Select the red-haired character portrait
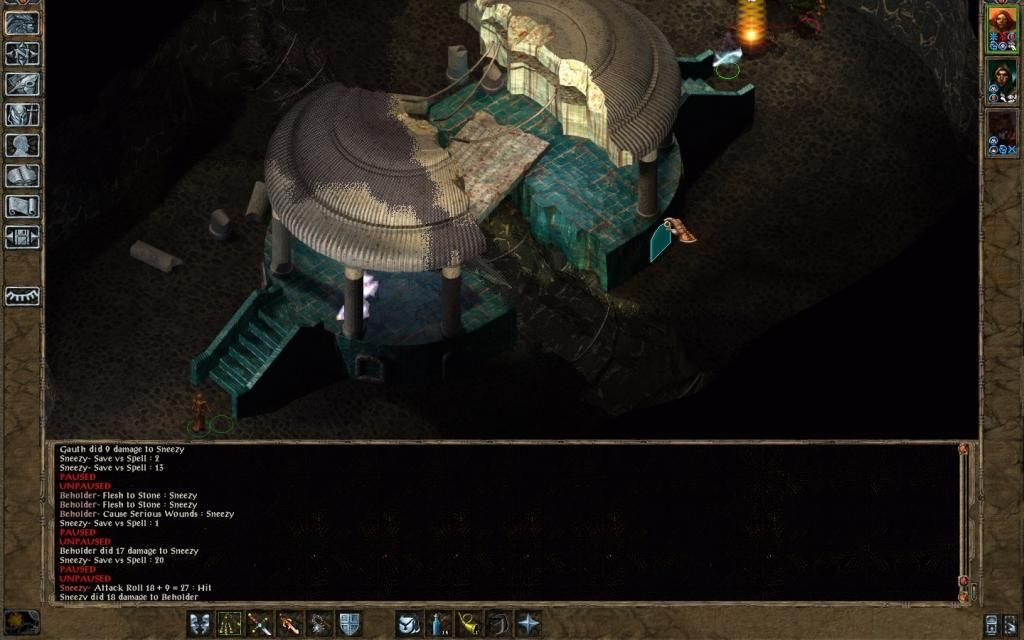Screen dimensions: 1024x640 click(1001, 22)
